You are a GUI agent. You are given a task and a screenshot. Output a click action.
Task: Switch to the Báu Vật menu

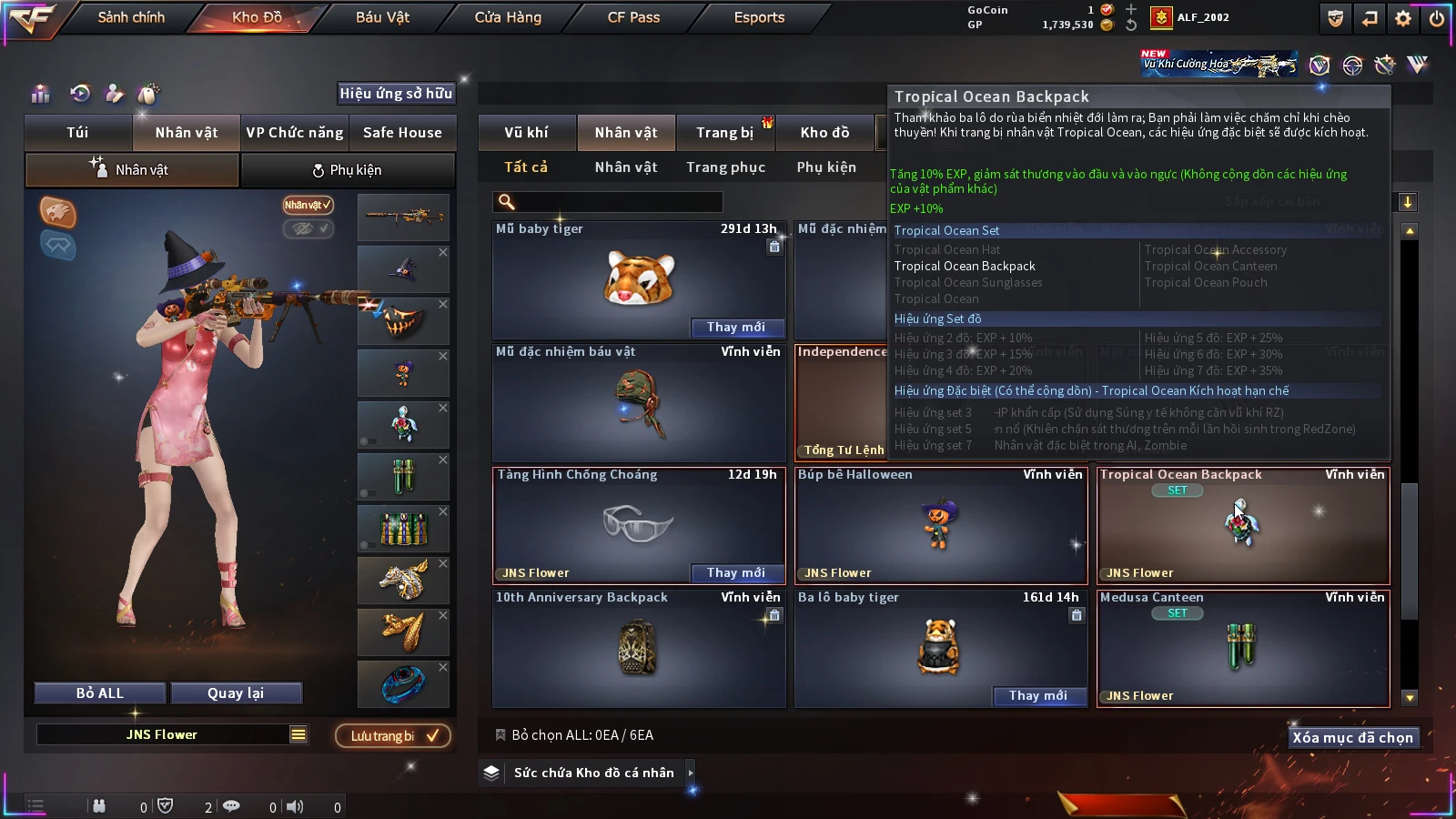pos(382,17)
